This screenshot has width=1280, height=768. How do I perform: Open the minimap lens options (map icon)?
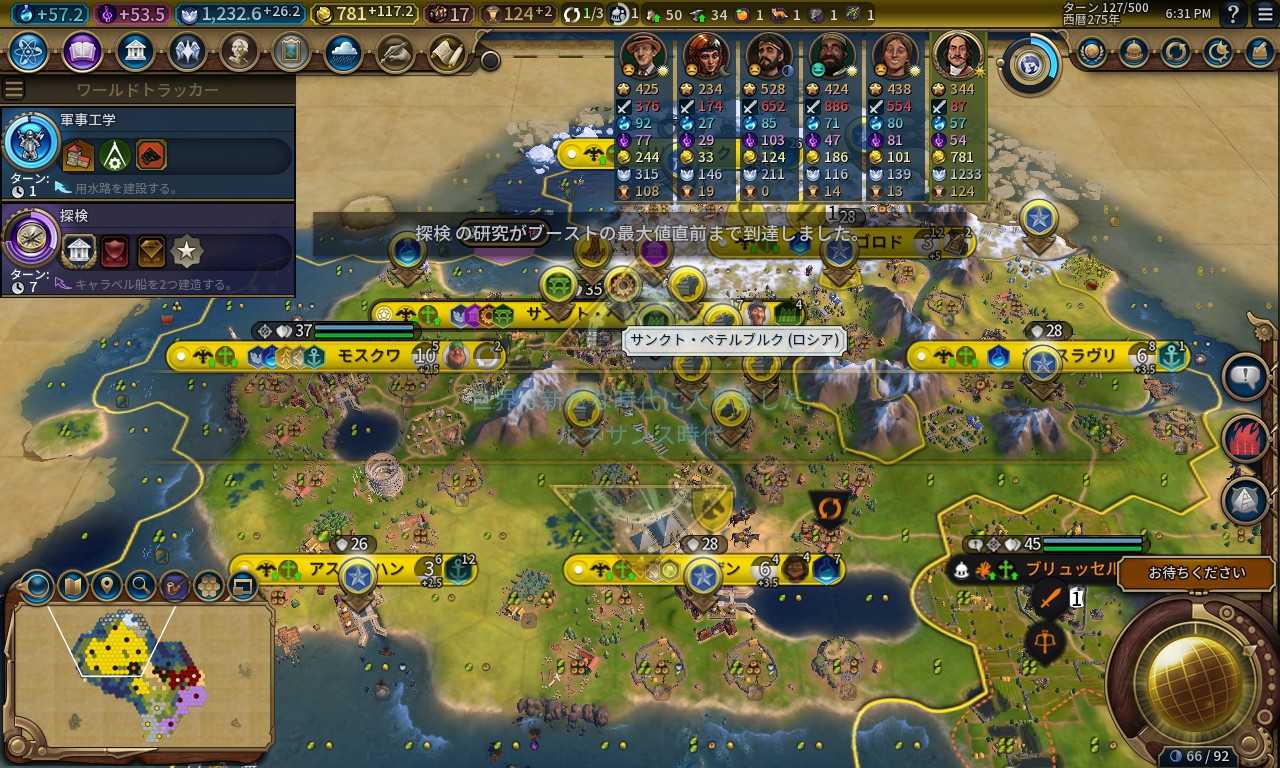click(73, 585)
